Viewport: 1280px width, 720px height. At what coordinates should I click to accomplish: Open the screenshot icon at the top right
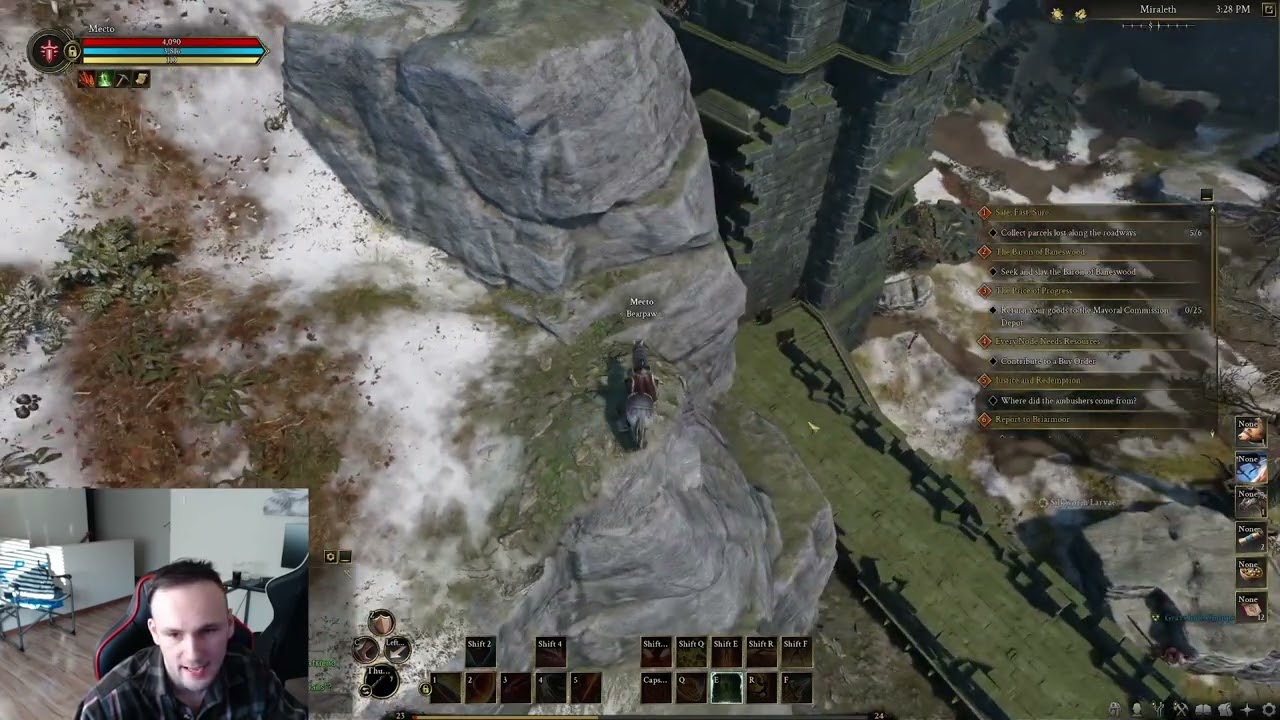click(1268, 10)
